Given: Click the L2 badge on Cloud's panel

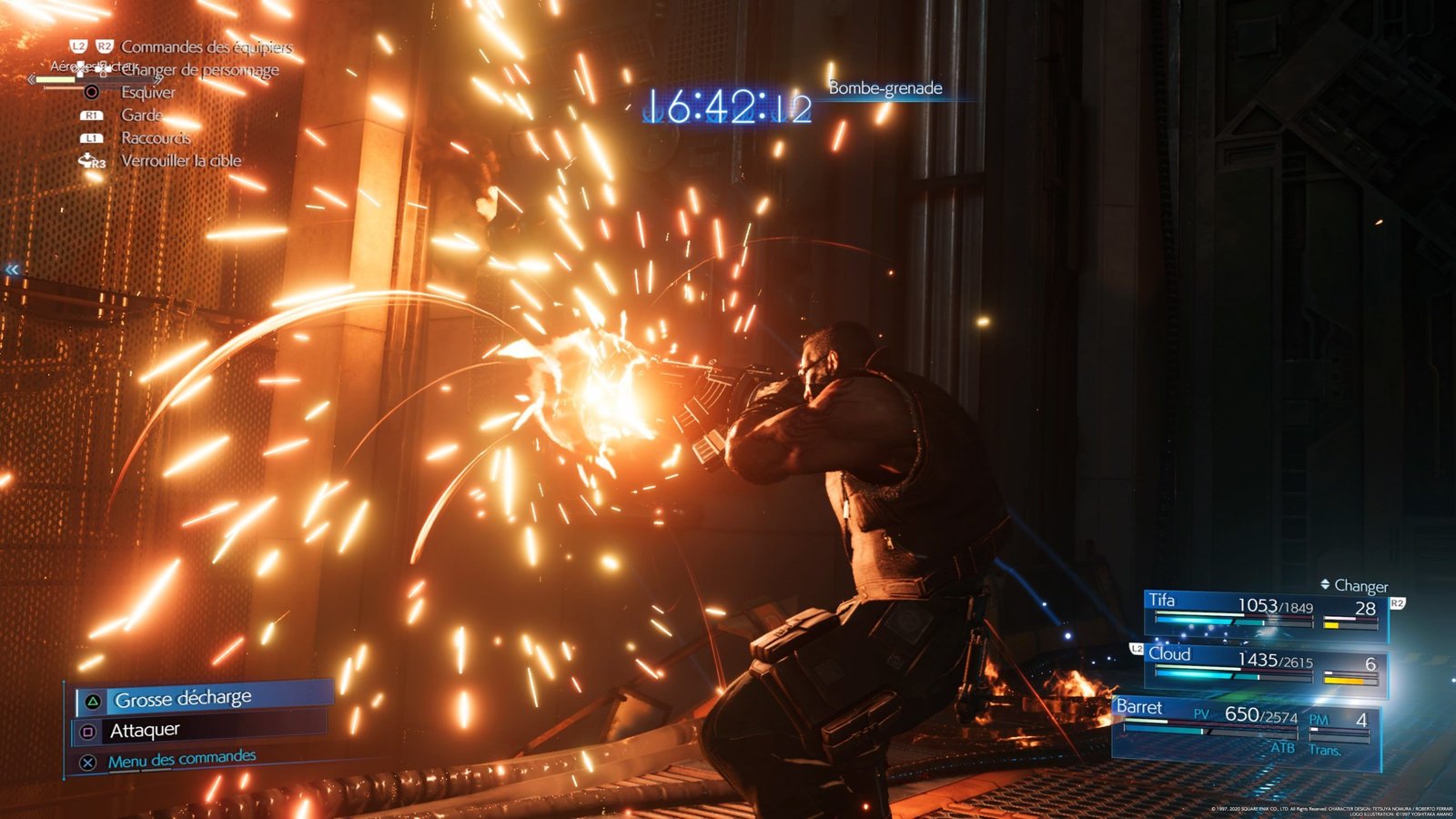Looking at the screenshot, I should (1137, 648).
